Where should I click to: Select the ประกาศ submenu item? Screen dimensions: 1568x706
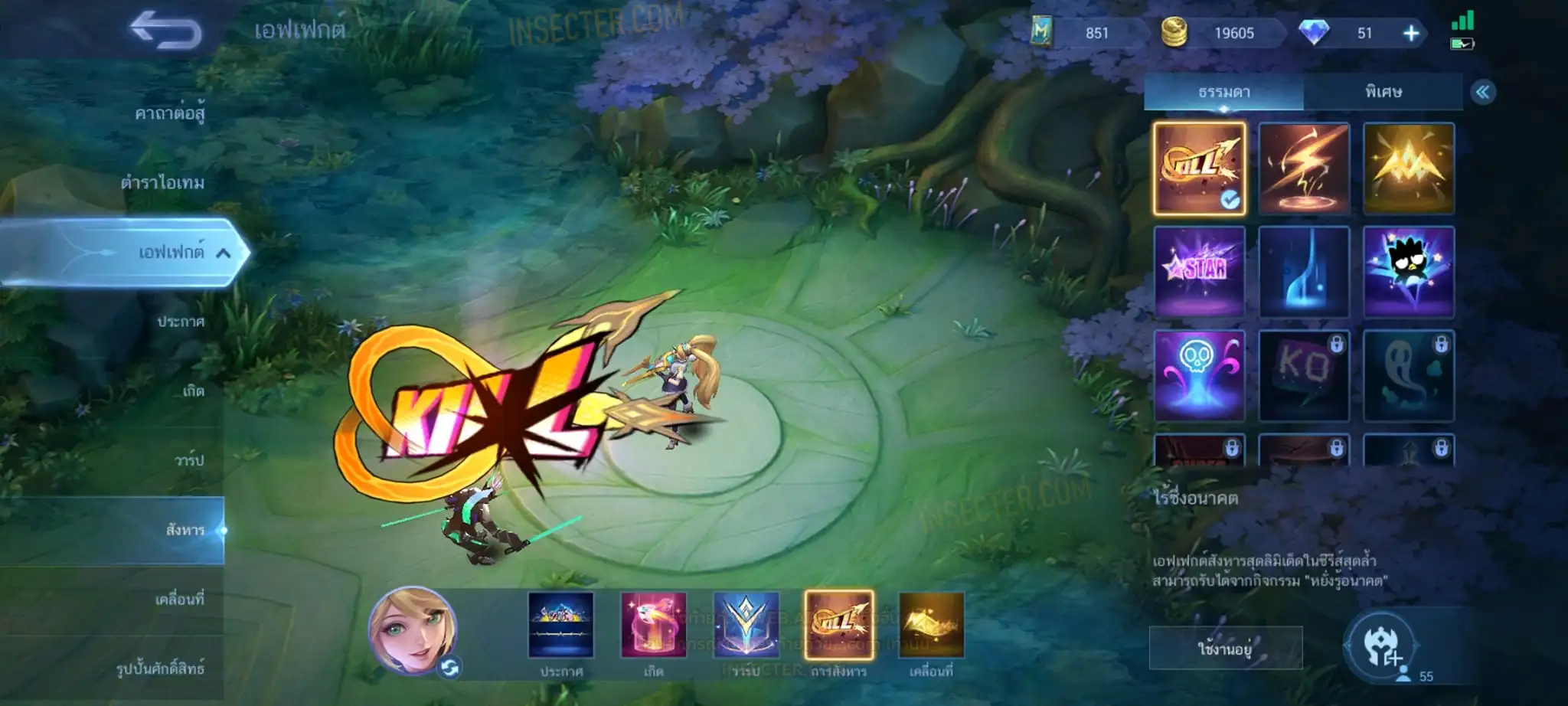181,322
